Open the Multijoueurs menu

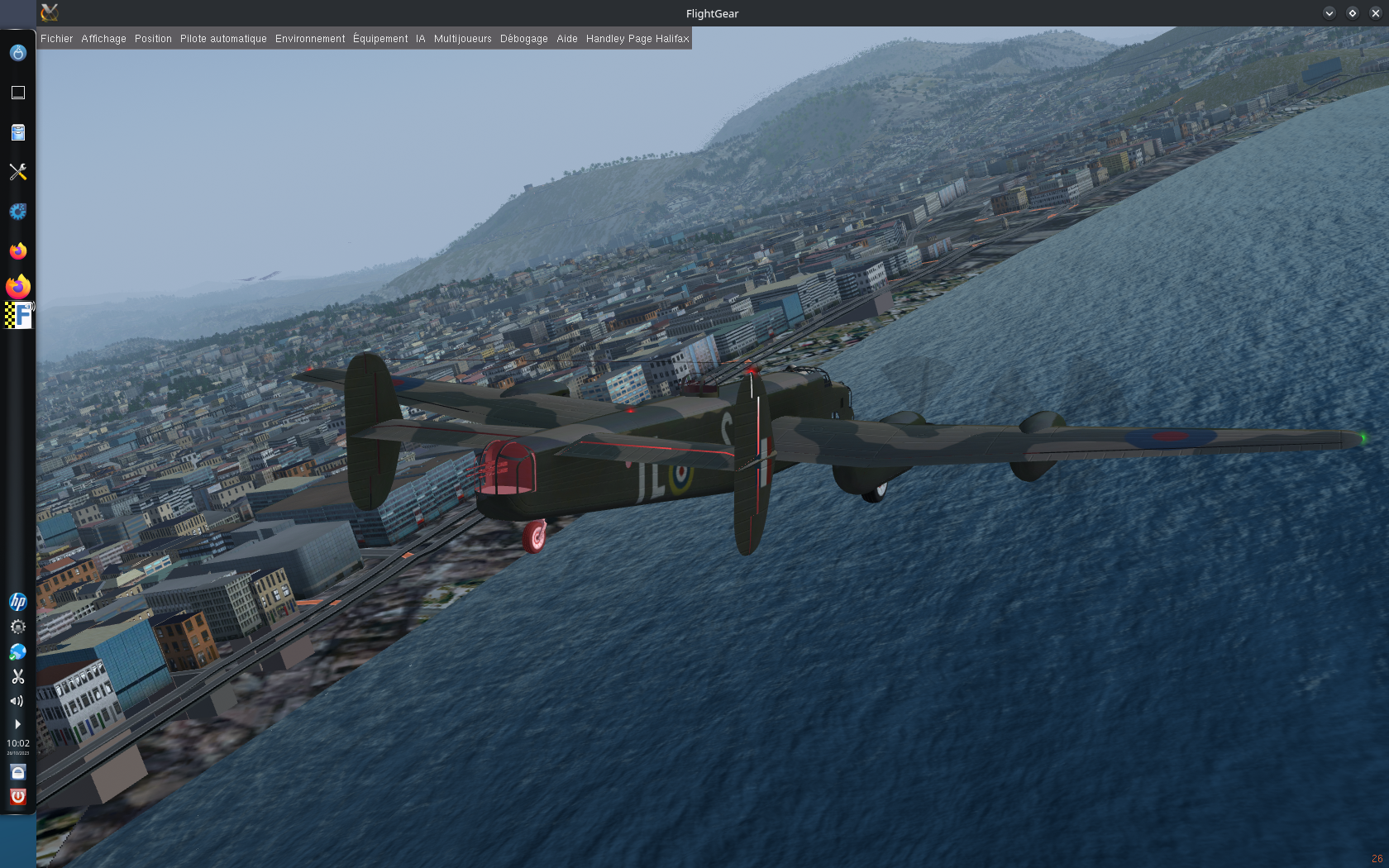[x=462, y=39]
